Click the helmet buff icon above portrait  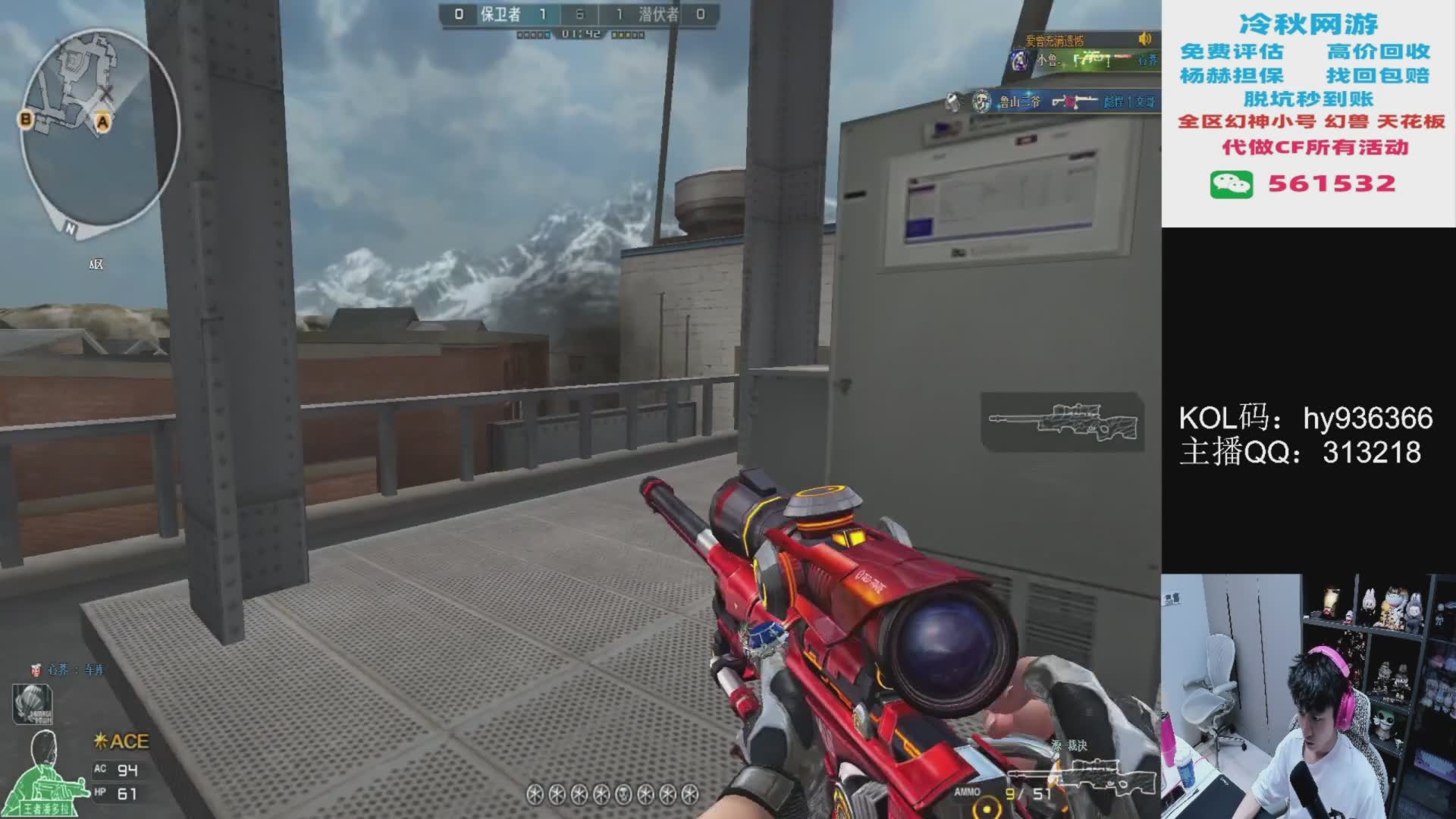point(32,703)
